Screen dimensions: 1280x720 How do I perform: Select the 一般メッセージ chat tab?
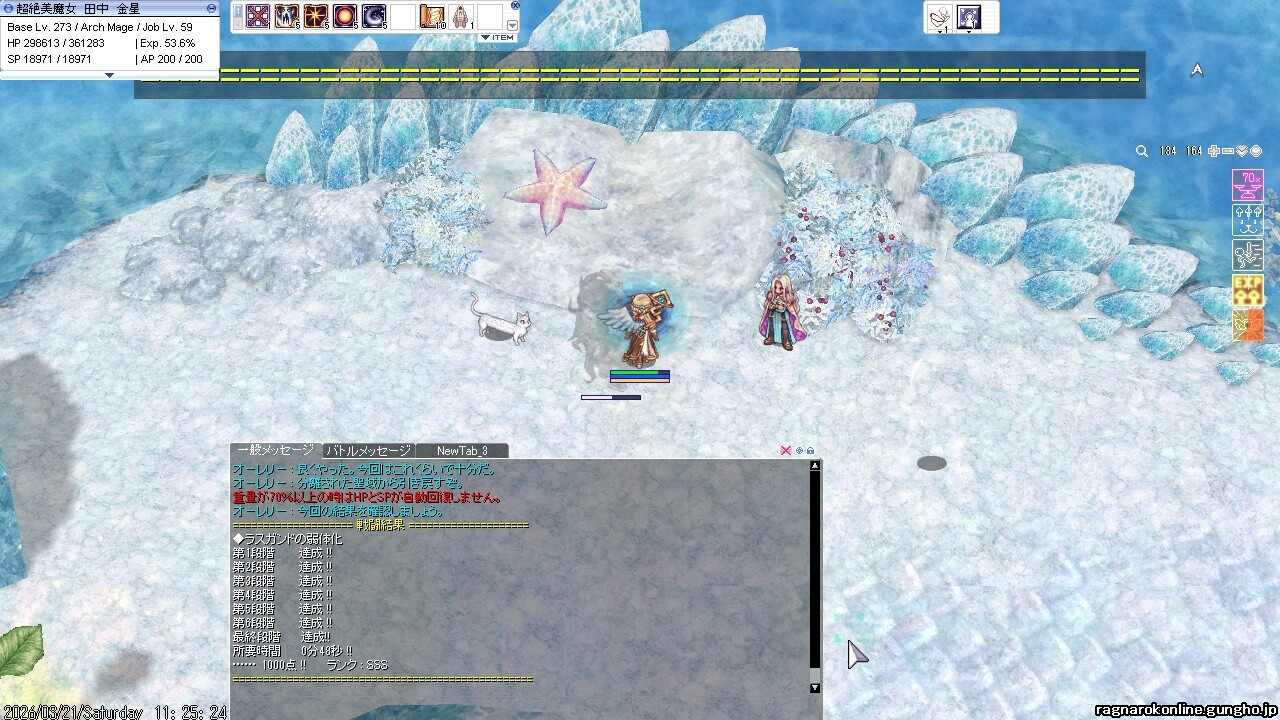[275, 451]
